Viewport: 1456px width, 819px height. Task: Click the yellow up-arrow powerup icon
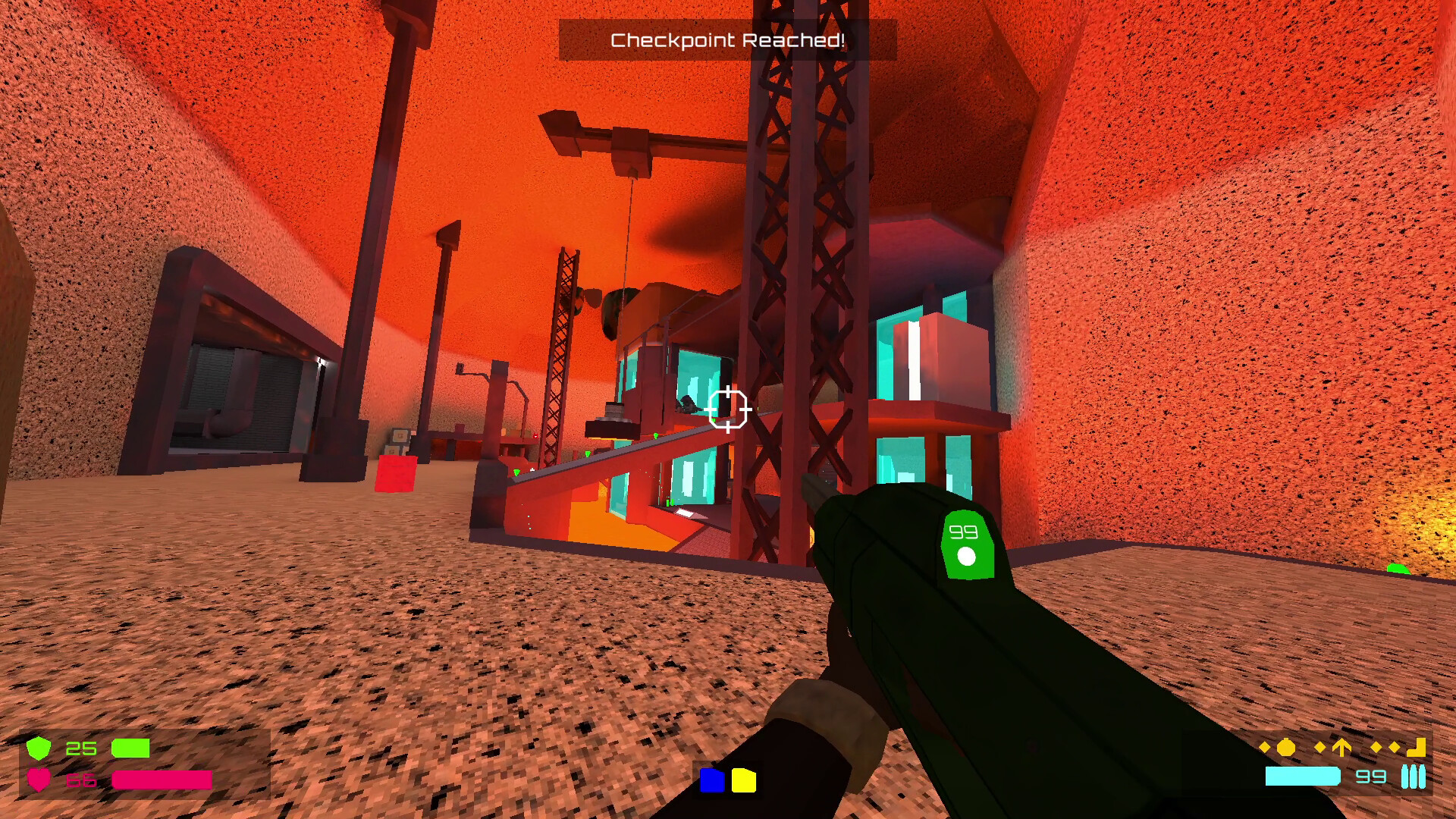pos(1342,747)
